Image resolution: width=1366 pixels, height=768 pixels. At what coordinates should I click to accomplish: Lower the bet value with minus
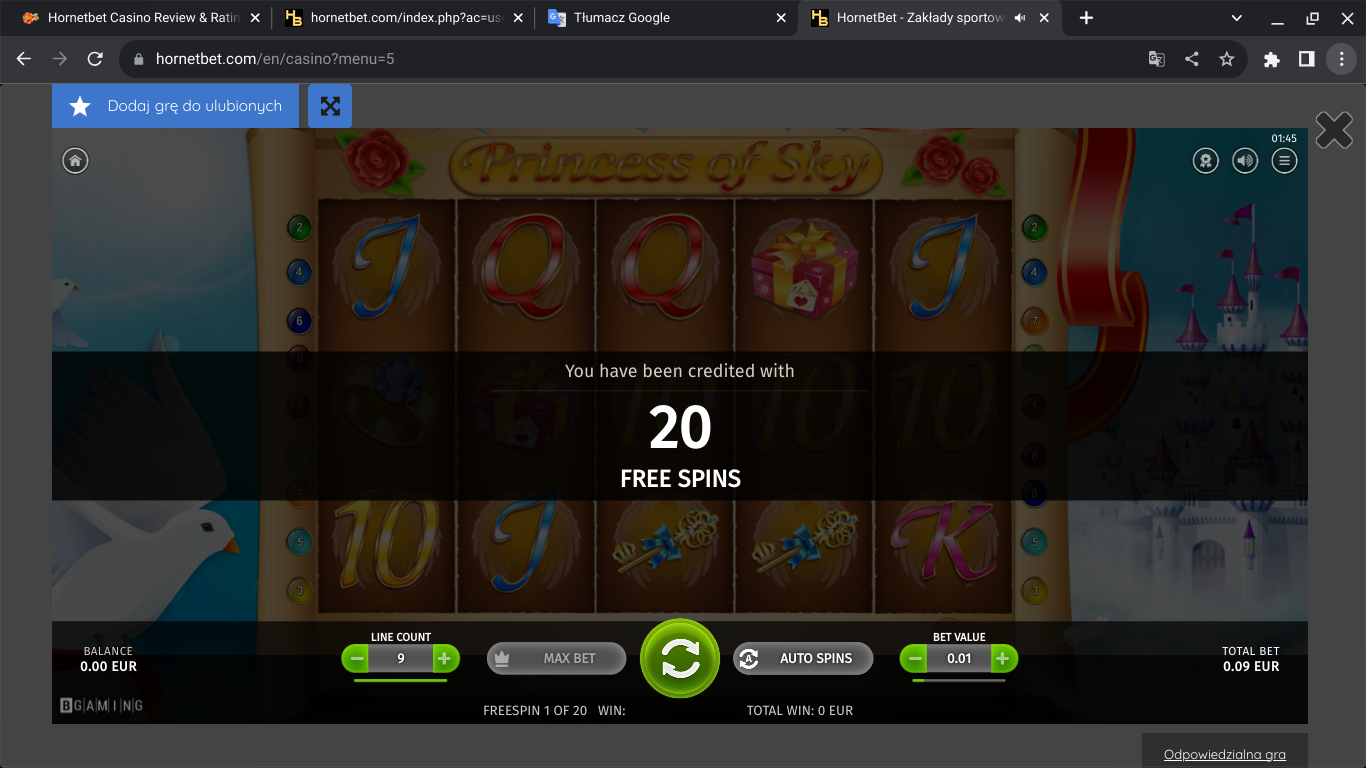tap(914, 658)
